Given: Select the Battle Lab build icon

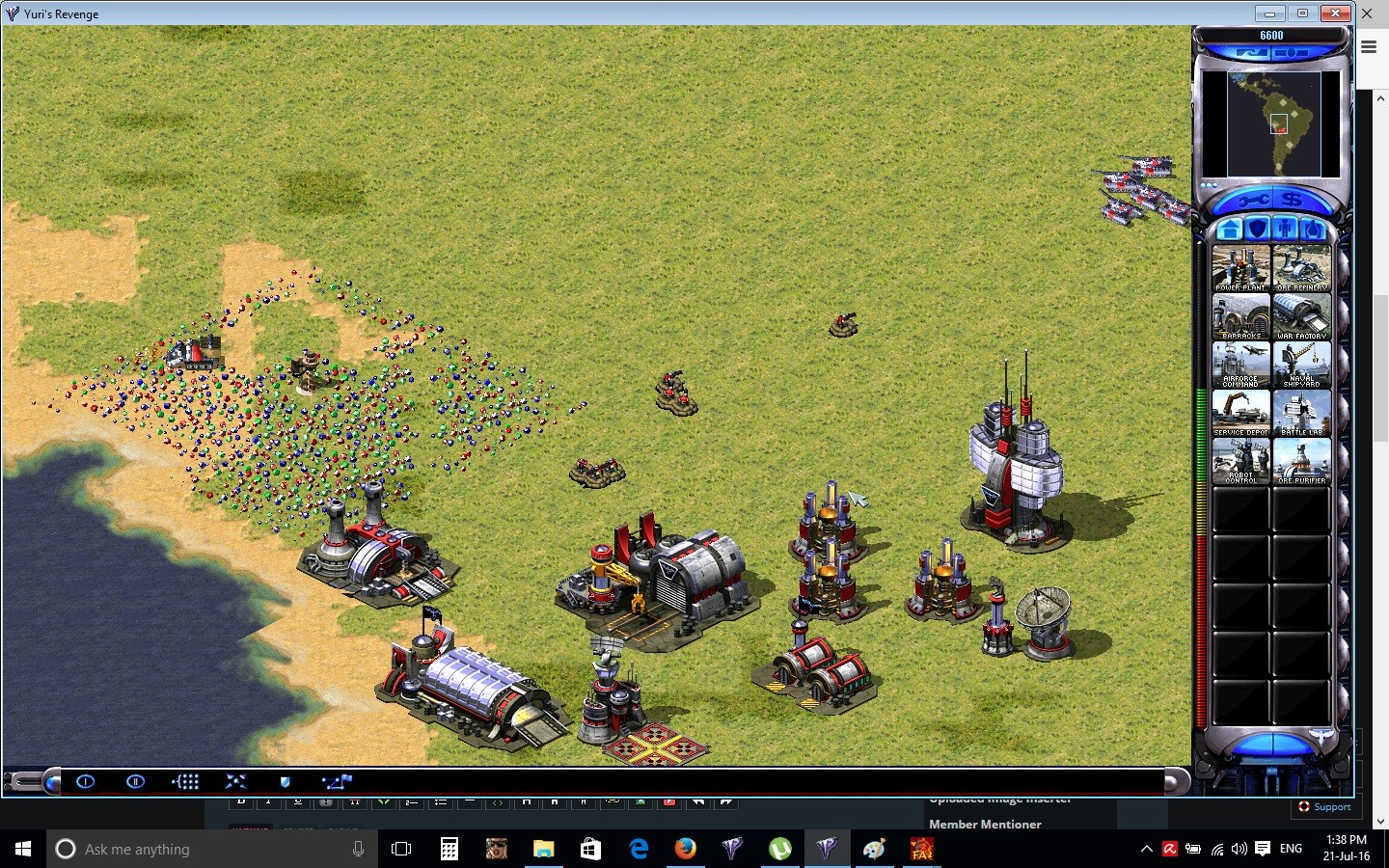Looking at the screenshot, I should point(1301,413).
